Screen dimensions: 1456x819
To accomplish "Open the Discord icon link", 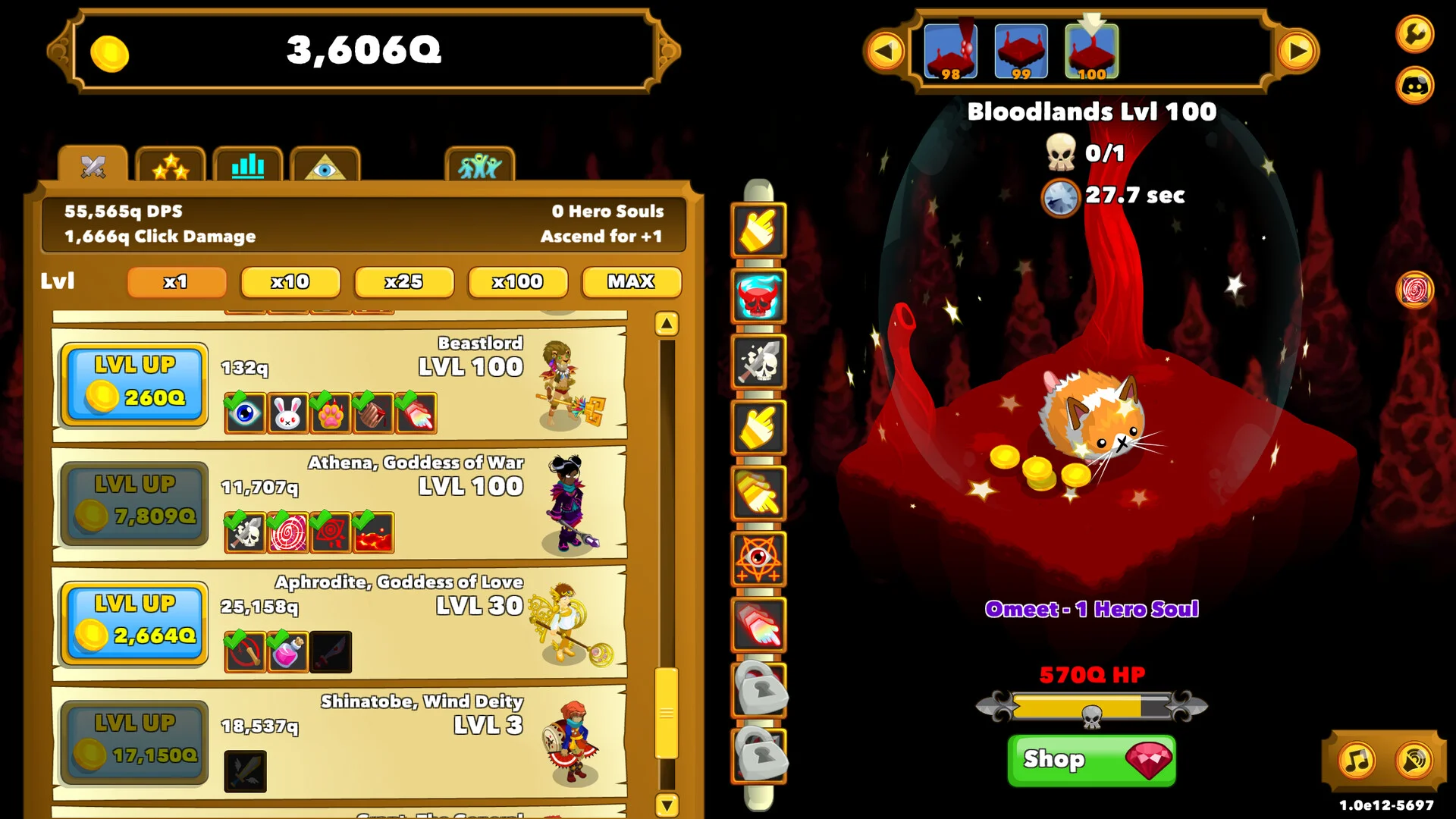I will (x=1414, y=85).
